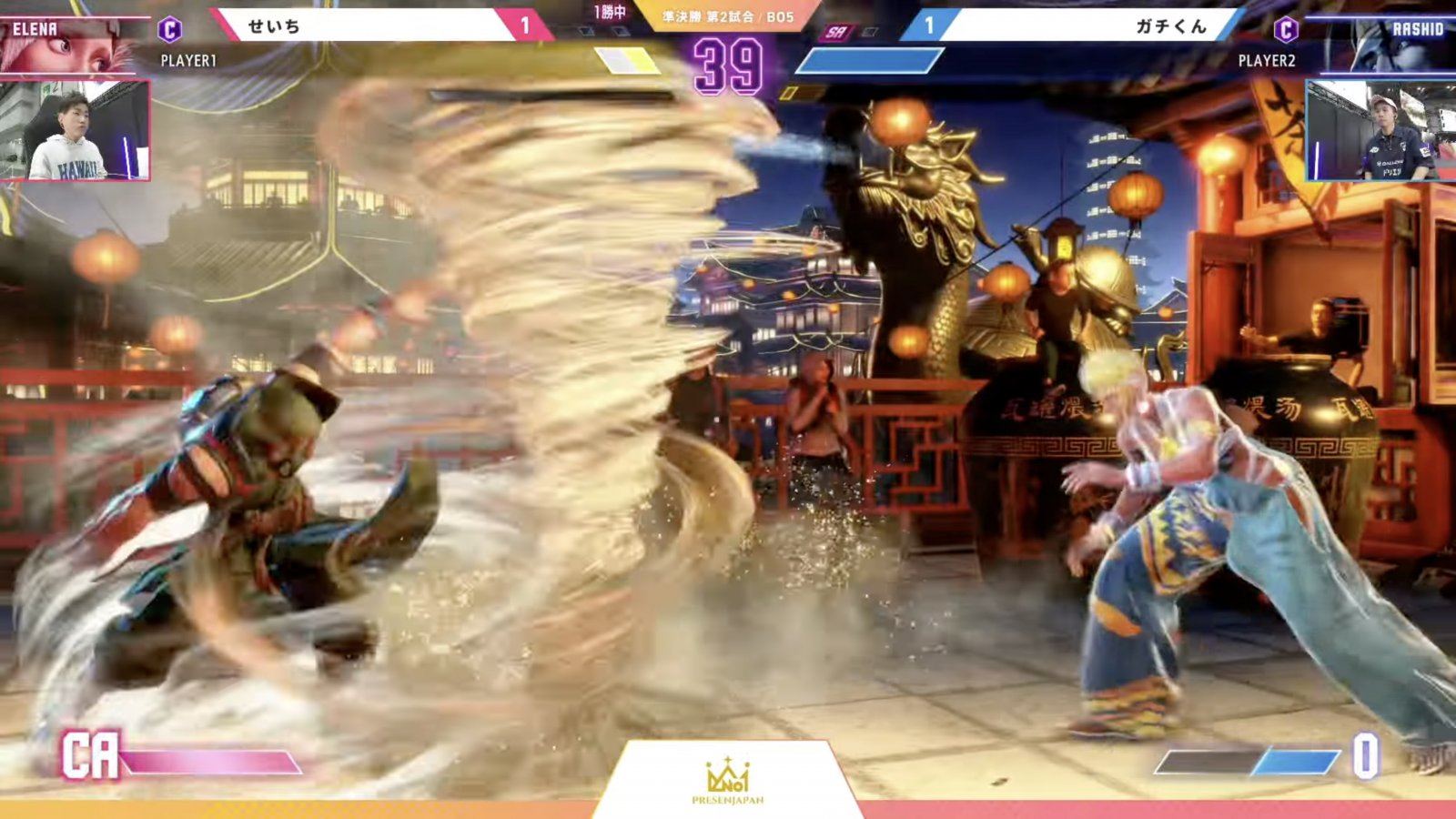
Task: Select Player 1's webcam feed
Action: 75,130
